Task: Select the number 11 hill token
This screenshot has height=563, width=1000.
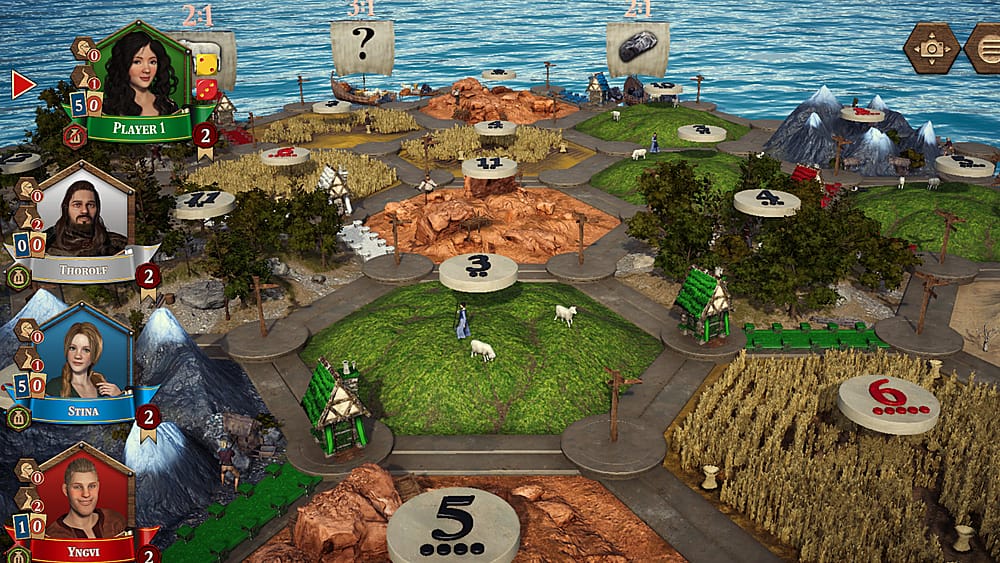Action: 489,166
